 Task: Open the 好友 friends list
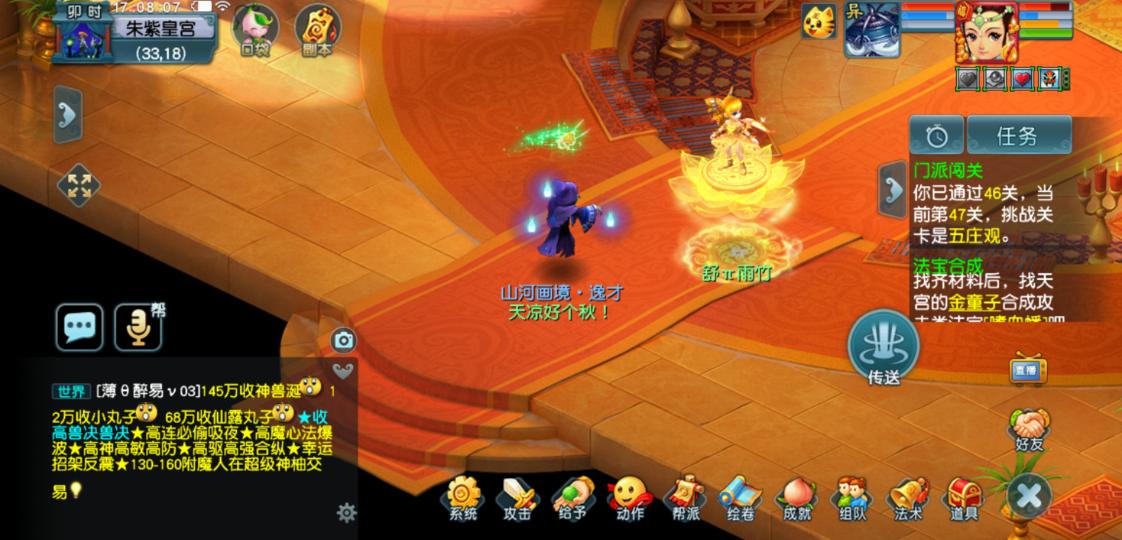point(1029,430)
